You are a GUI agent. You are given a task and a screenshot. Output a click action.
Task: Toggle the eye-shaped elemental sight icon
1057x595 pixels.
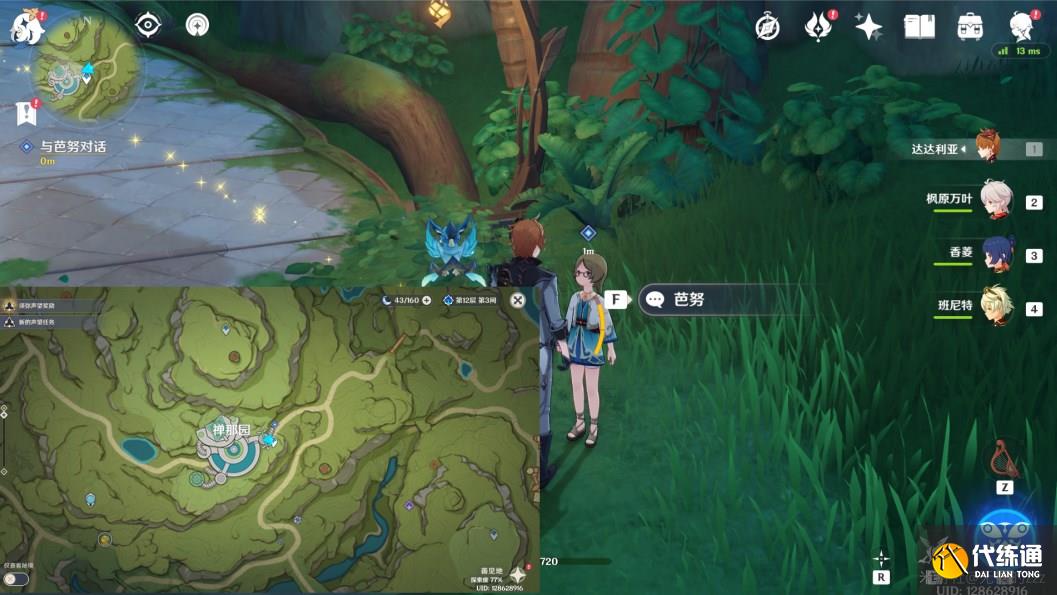pyautogui.click(x=148, y=26)
